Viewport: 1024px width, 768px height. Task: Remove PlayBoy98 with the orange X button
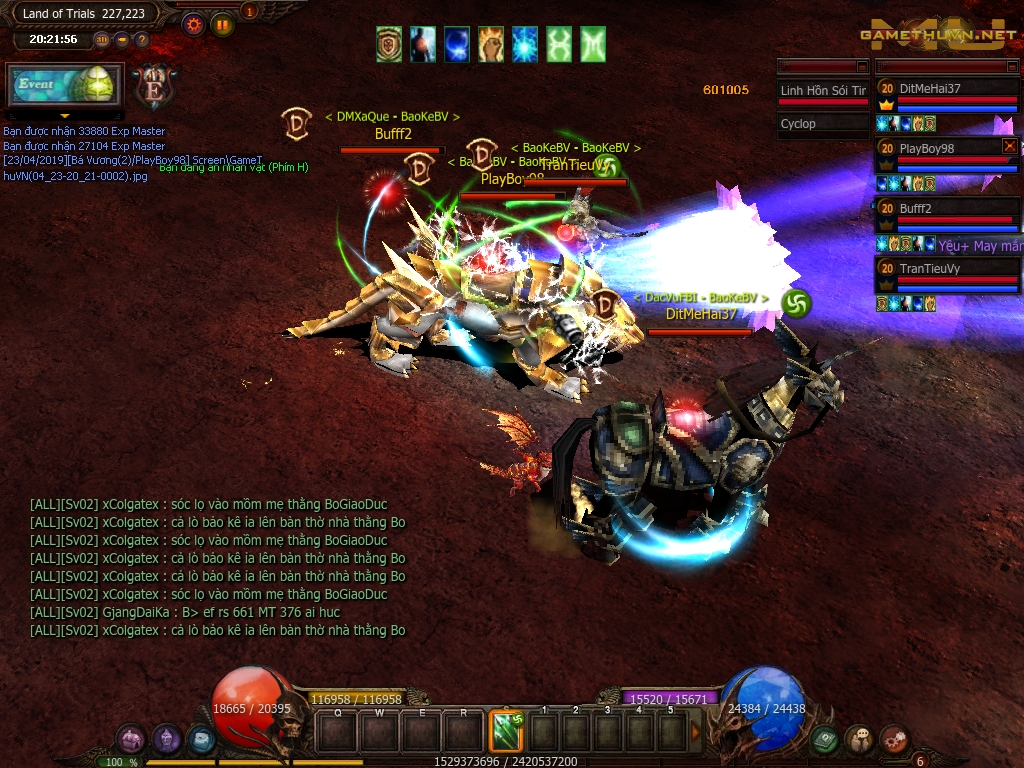tap(1009, 146)
